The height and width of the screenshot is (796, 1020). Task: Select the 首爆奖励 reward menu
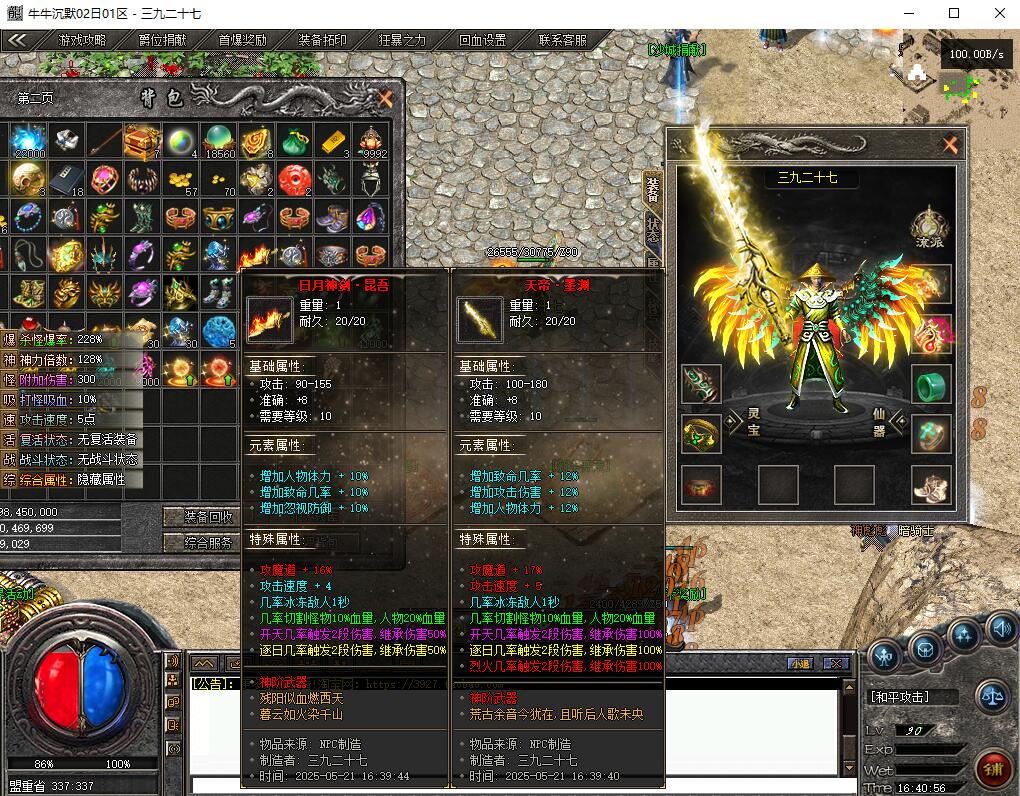(242, 41)
